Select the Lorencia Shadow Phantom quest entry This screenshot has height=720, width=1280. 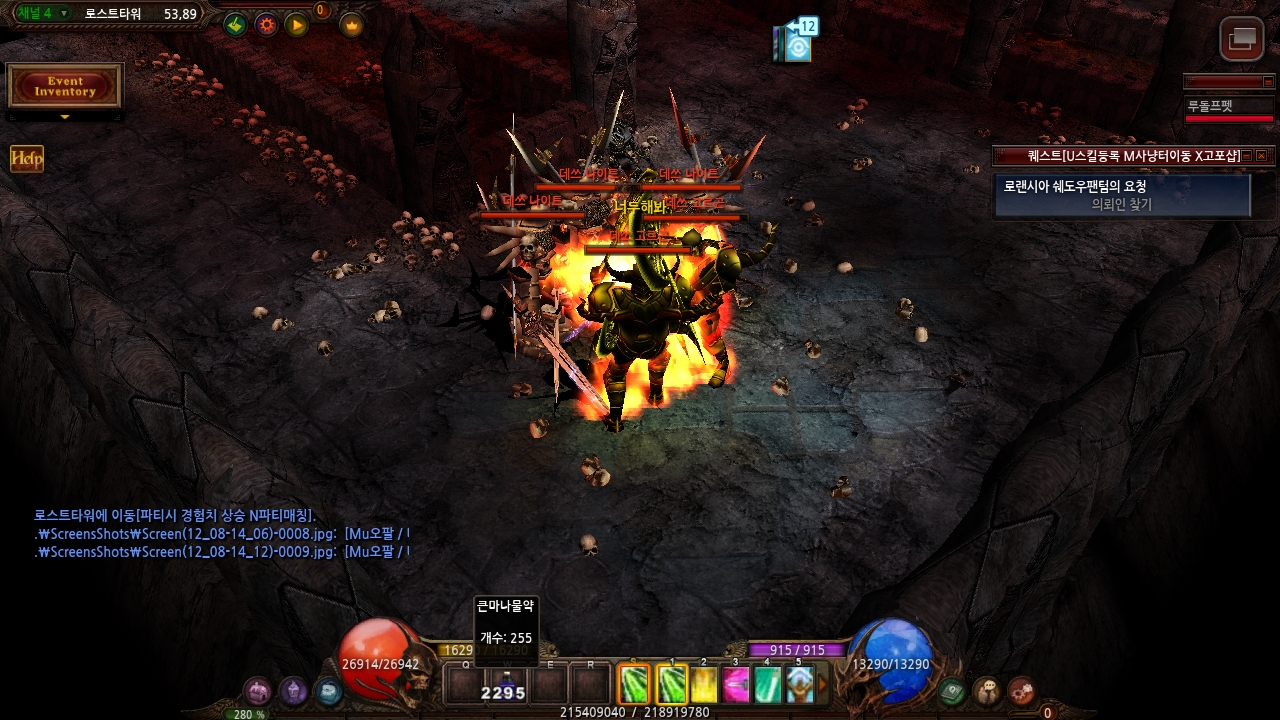1122,195
